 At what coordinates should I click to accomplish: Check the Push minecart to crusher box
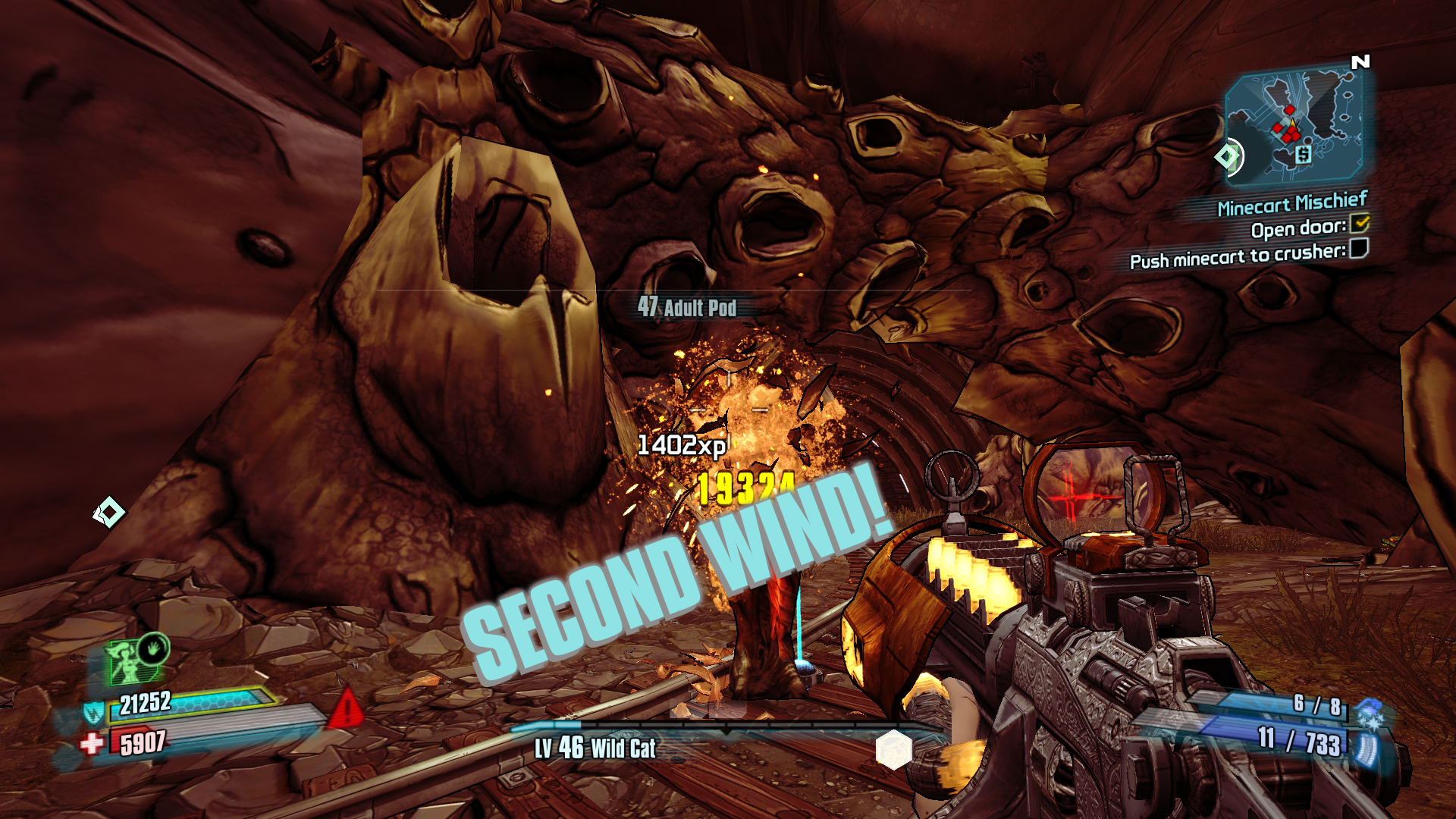point(1359,248)
